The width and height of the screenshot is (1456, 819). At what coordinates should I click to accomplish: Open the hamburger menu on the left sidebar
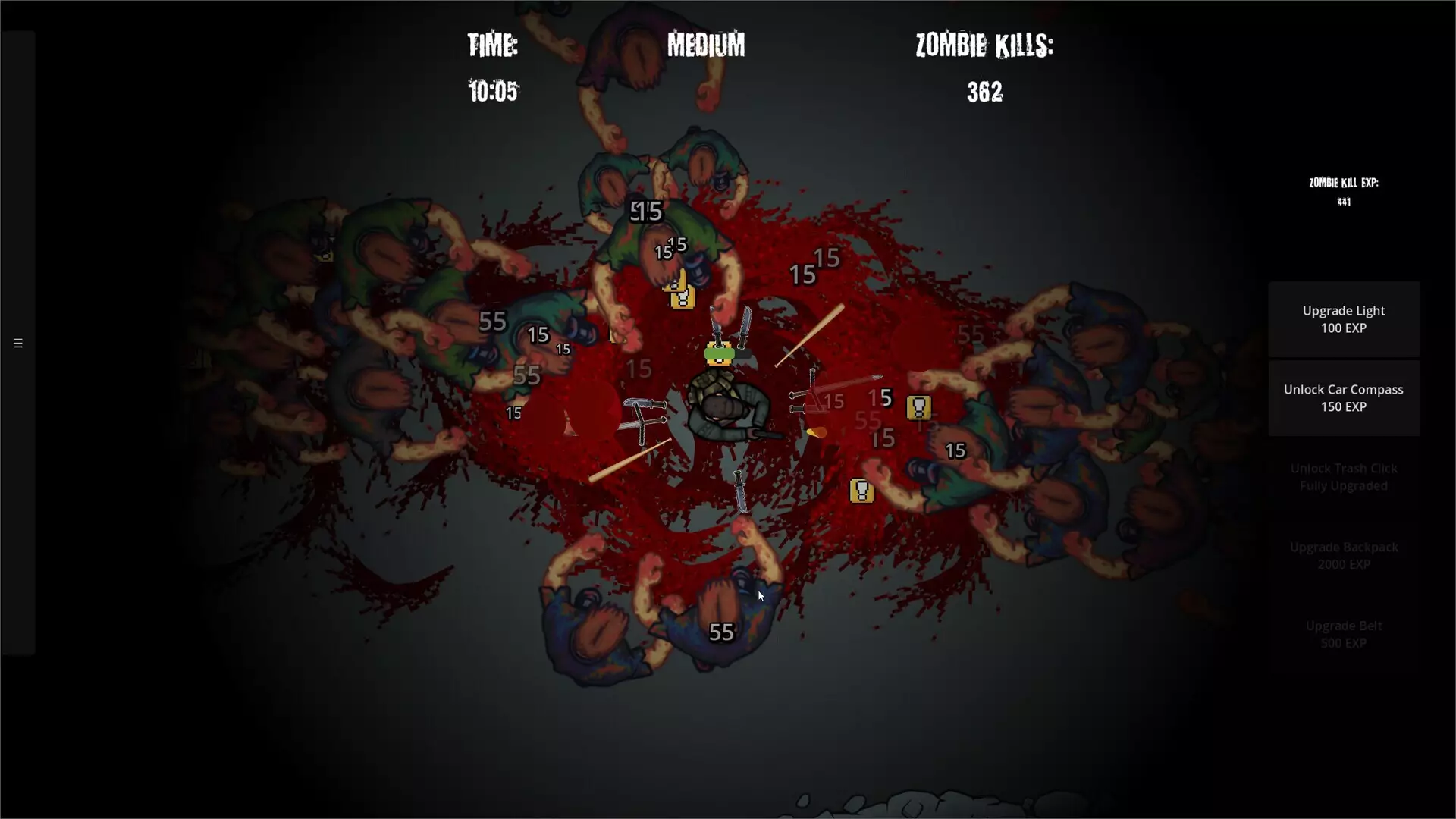click(x=17, y=343)
